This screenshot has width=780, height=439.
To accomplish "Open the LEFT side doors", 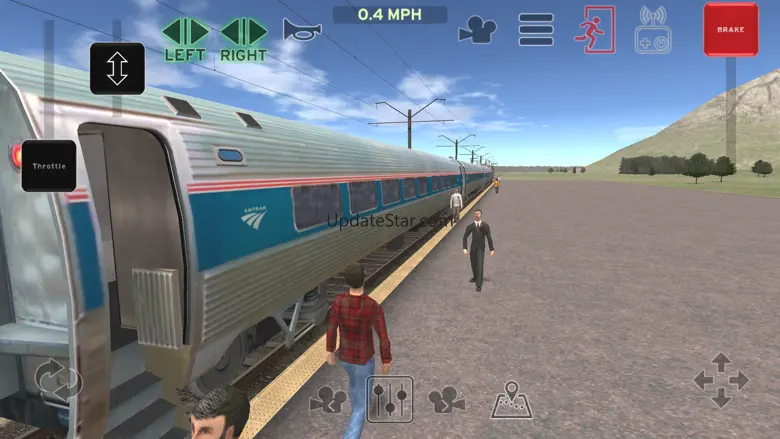I will (x=185, y=37).
